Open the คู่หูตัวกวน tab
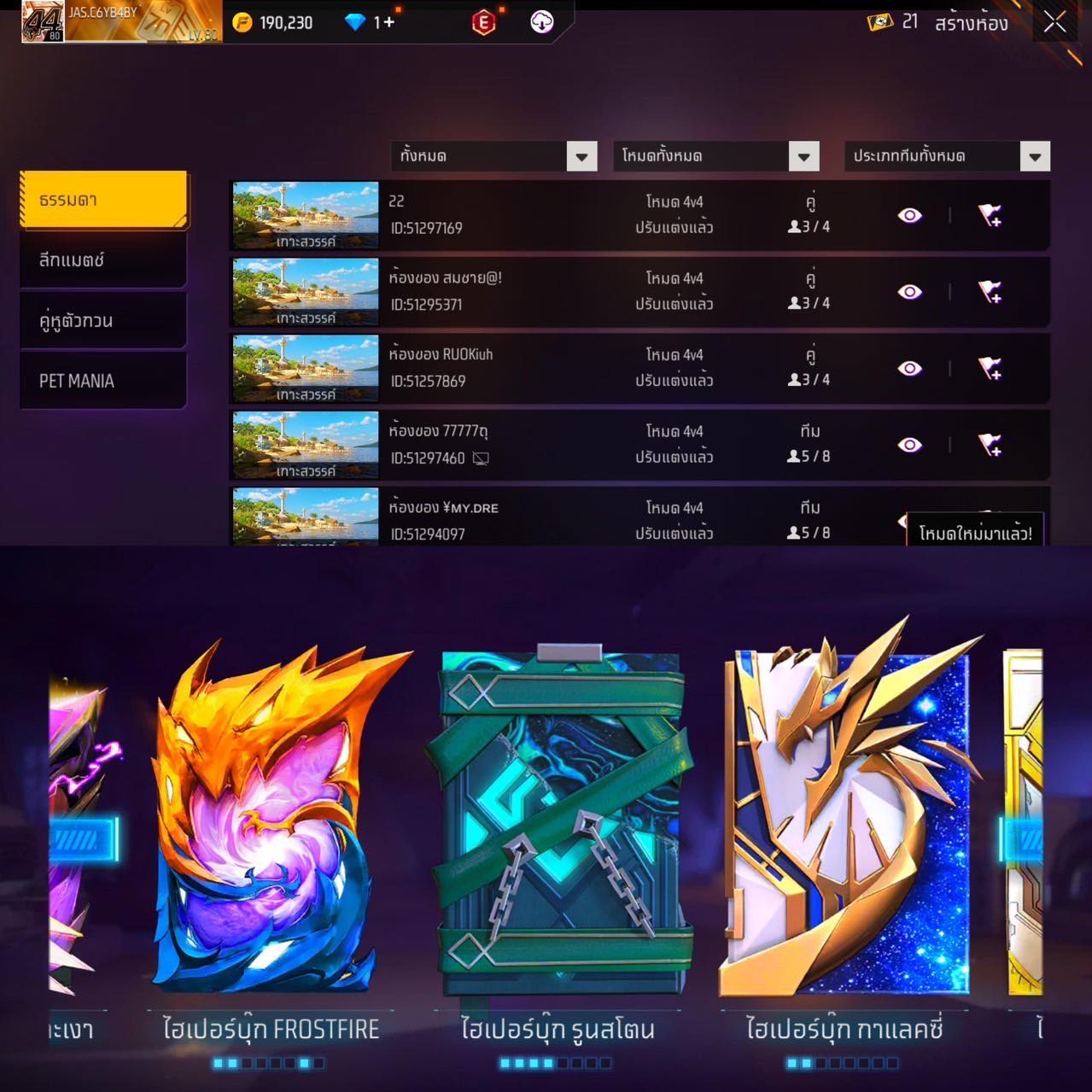1092x1092 pixels. [x=103, y=320]
